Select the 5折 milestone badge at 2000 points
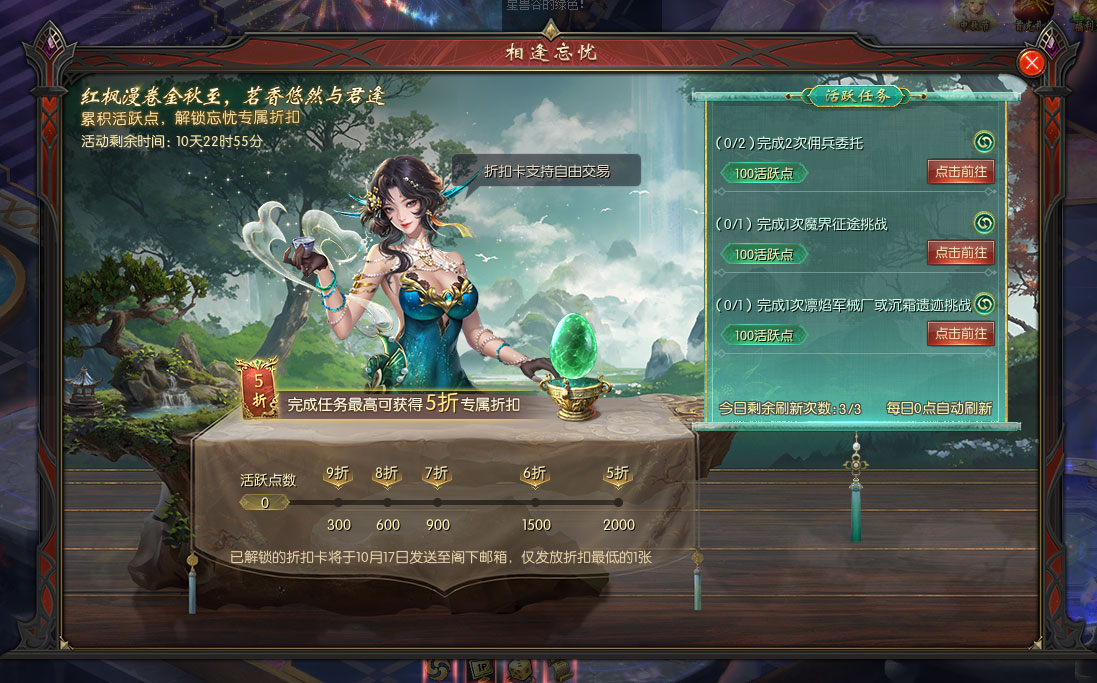The width and height of the screenshot is (1097, 683). pyautogui.click(x=618, y=474)
